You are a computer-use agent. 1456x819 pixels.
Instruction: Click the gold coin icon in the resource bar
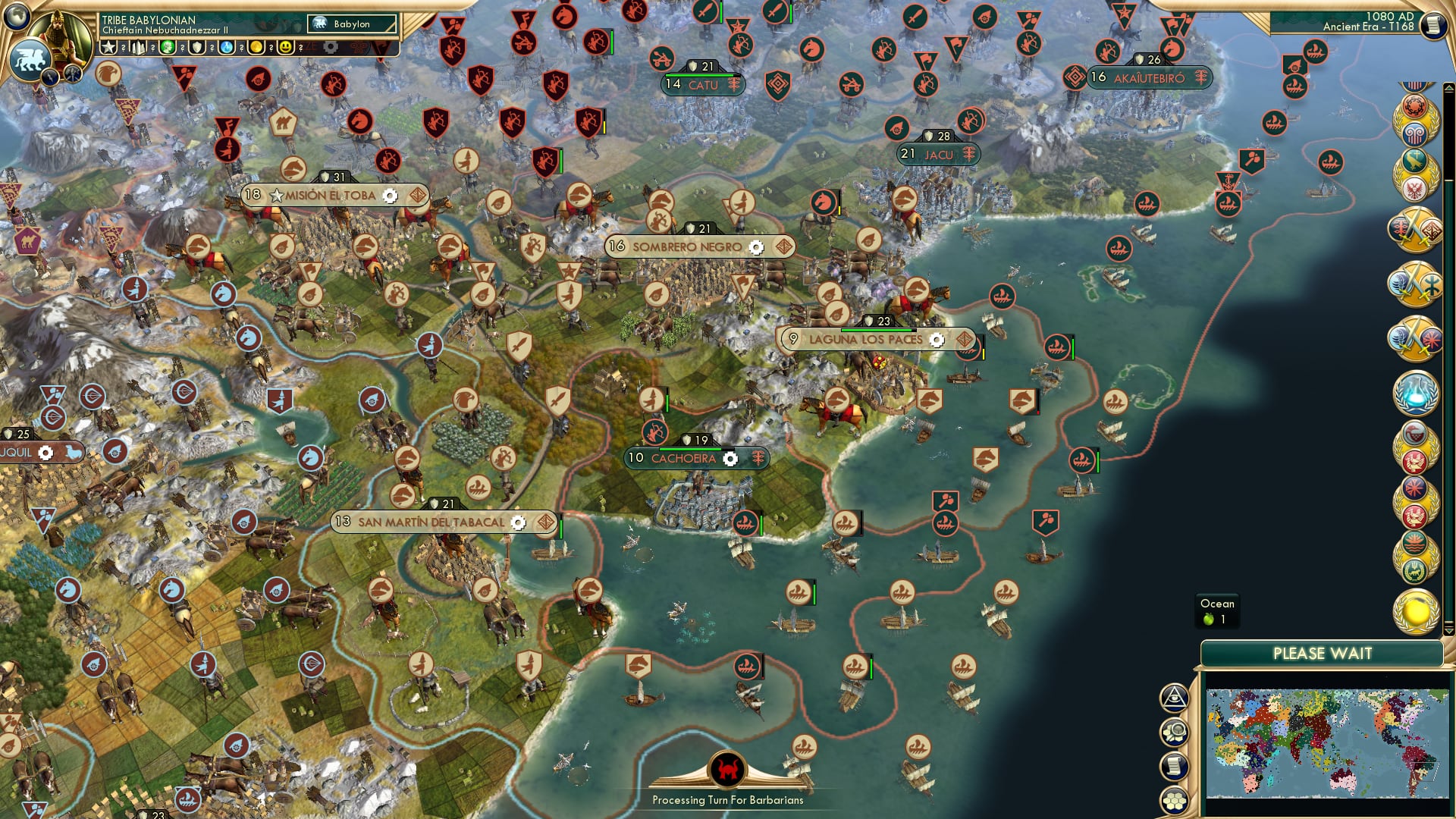(256, 47)
